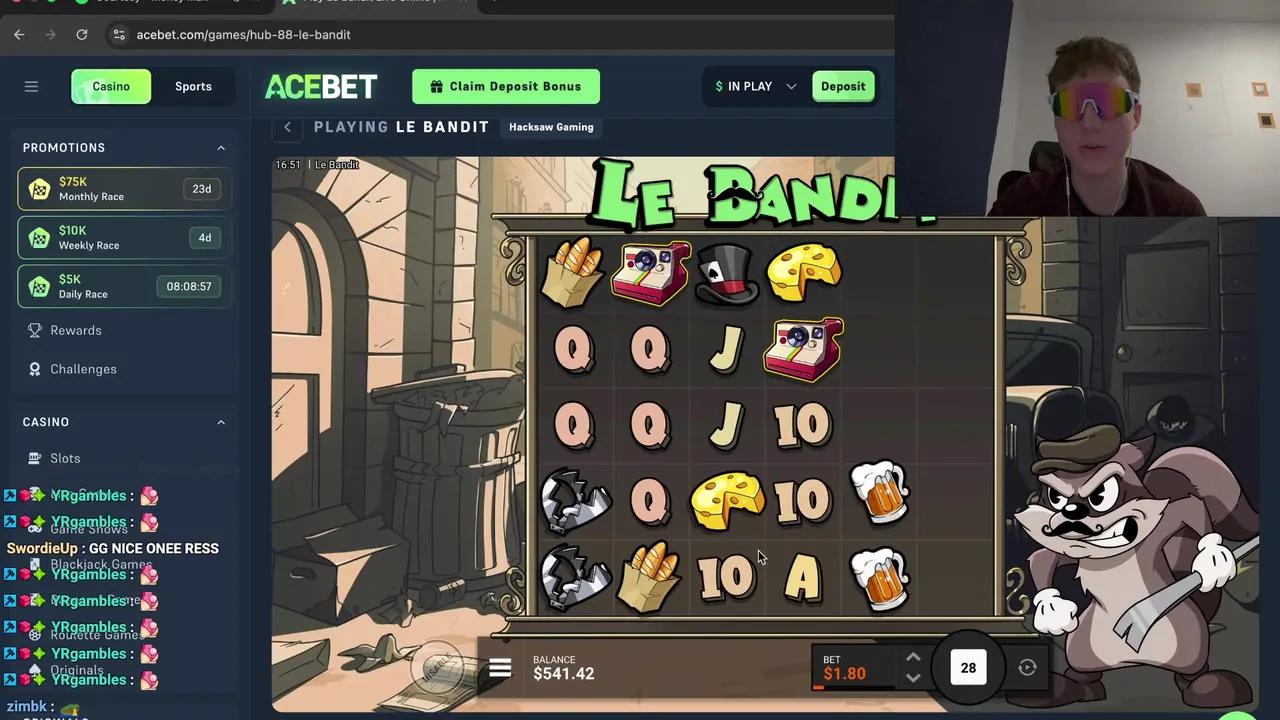Collapse the CASINO section
The width and height of the screenshot is (1280, 720).
(x=220, y=421)
